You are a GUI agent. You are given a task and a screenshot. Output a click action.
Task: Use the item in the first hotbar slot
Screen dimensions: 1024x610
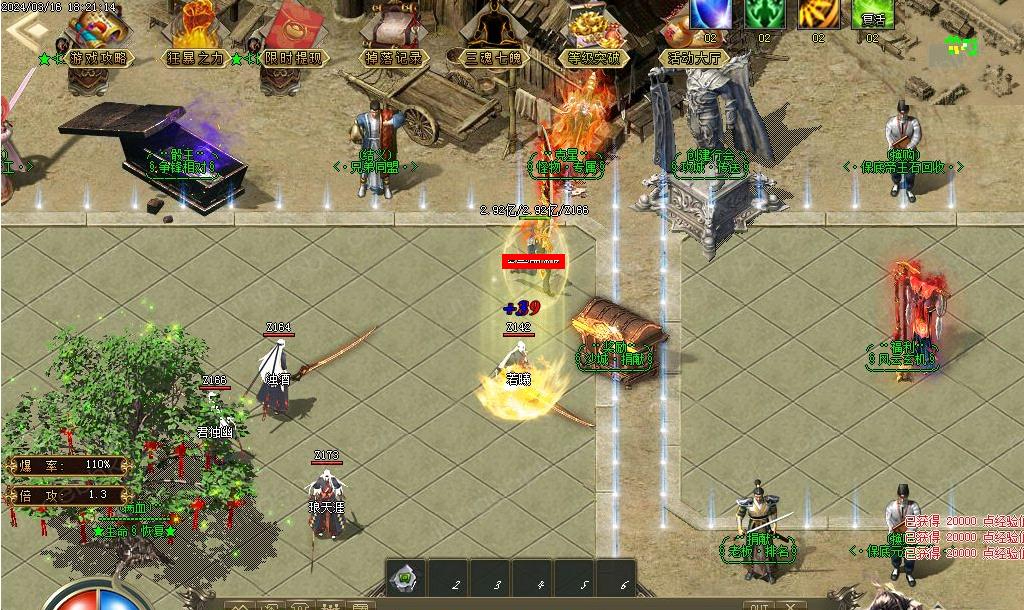(406, 578)
